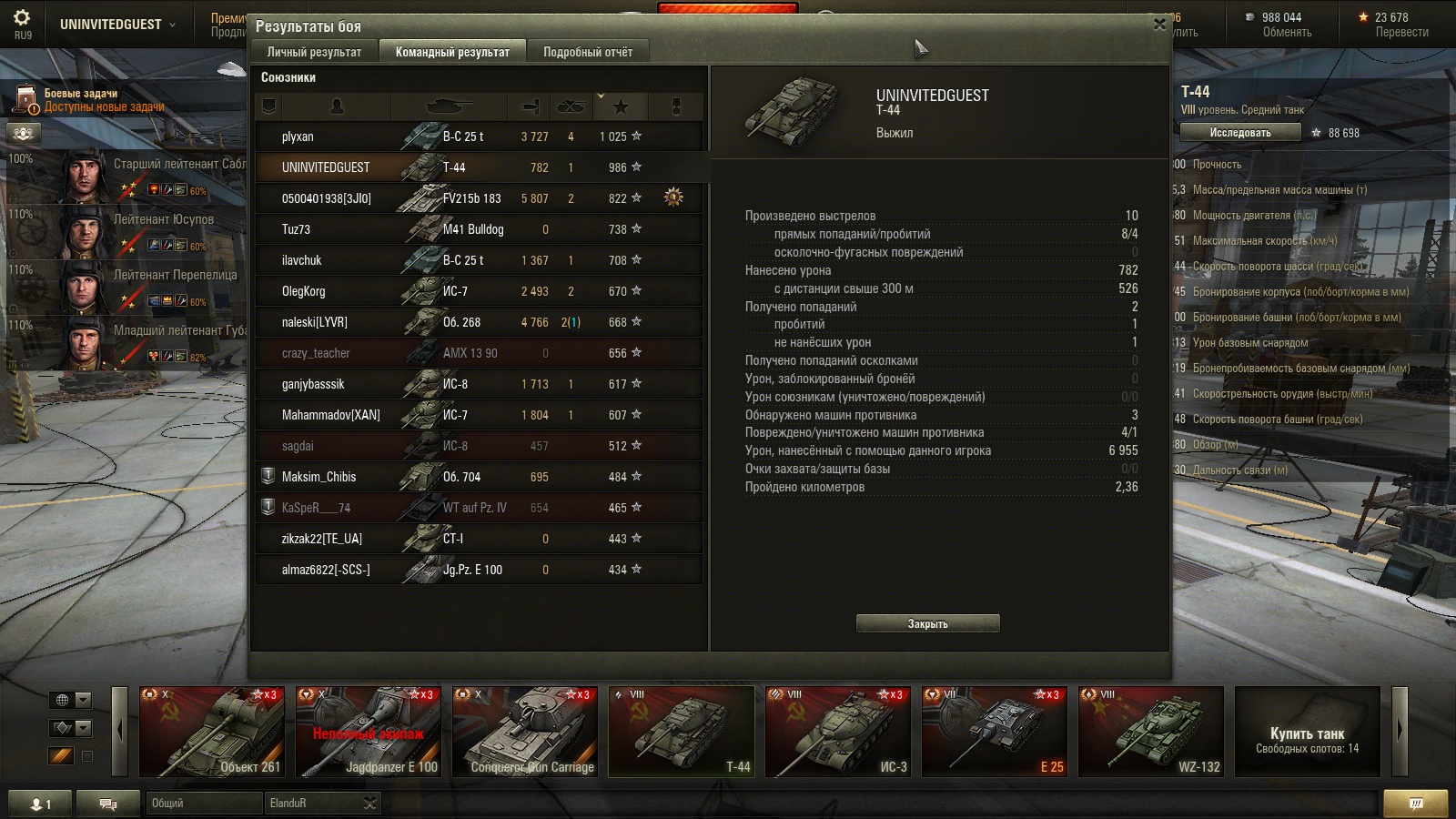Select the ИС-3 tank in the carousel
This screenshot has height=819, width=1456.
coord(838,732)
